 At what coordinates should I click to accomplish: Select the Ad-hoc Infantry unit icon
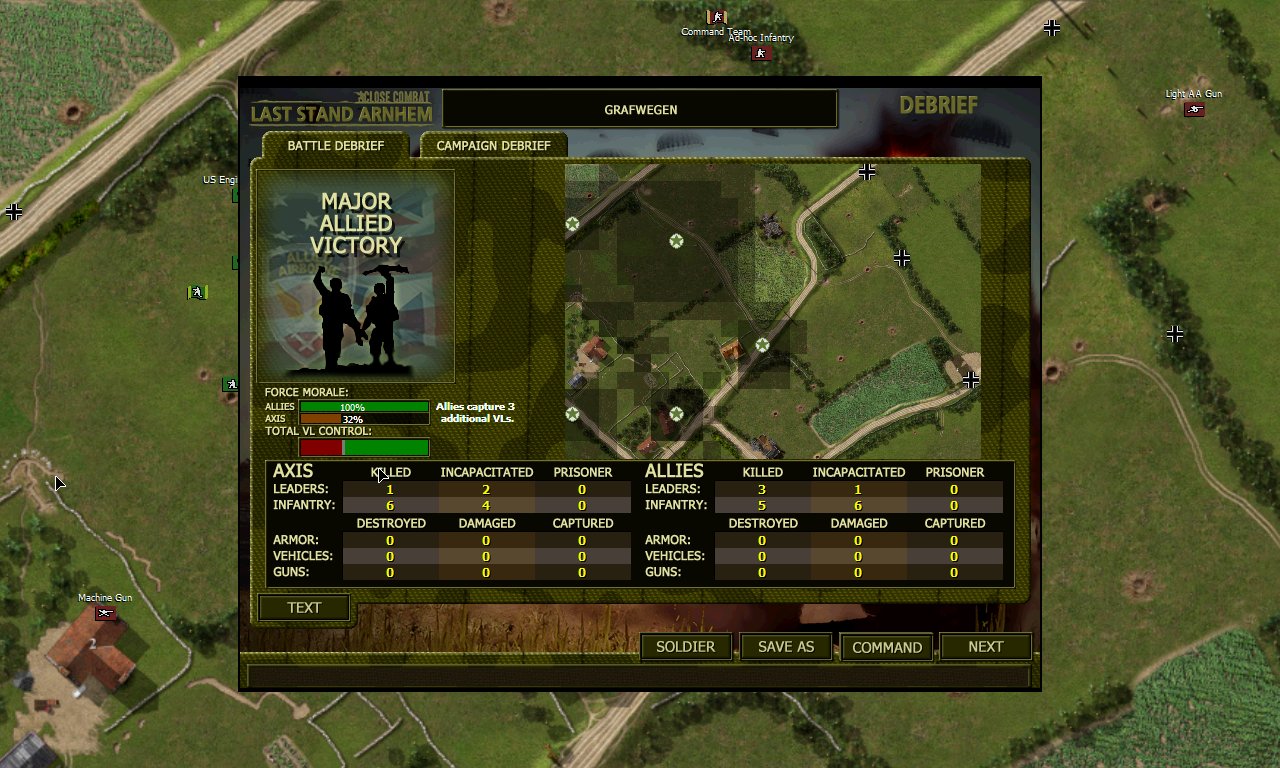click(761, 52)
